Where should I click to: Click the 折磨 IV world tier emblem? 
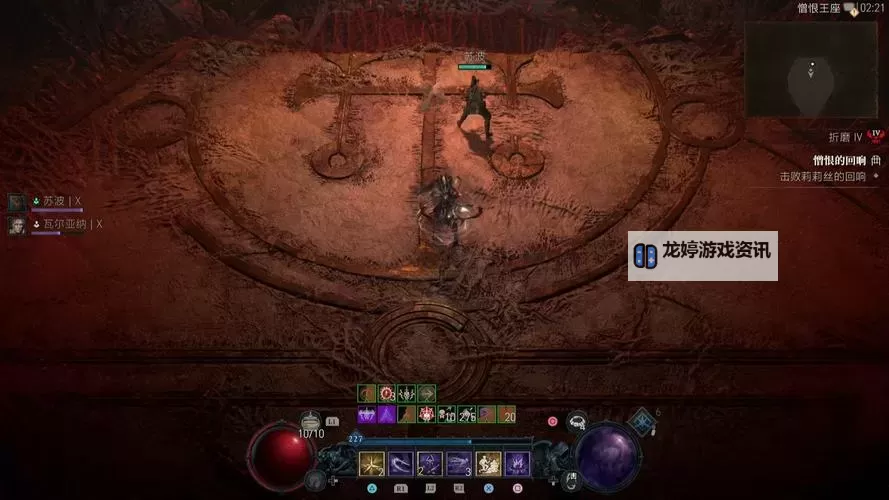(x=875, y=134)
